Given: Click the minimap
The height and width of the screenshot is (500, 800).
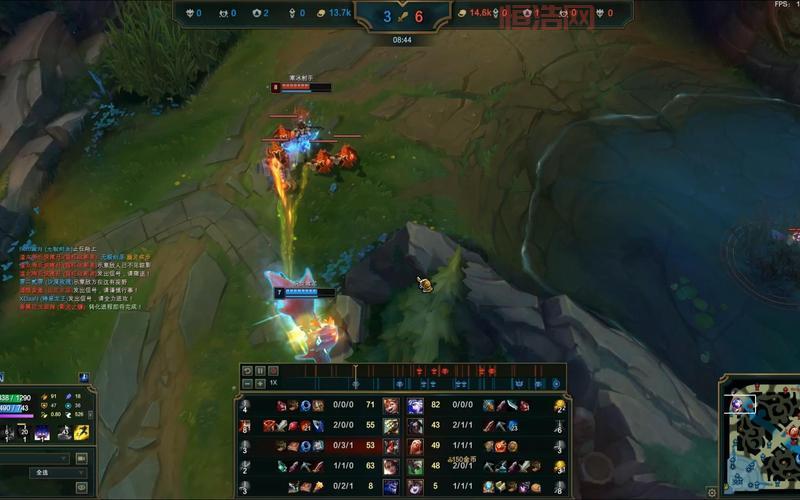Looking at the screenshot, I should tap(761, 435).
